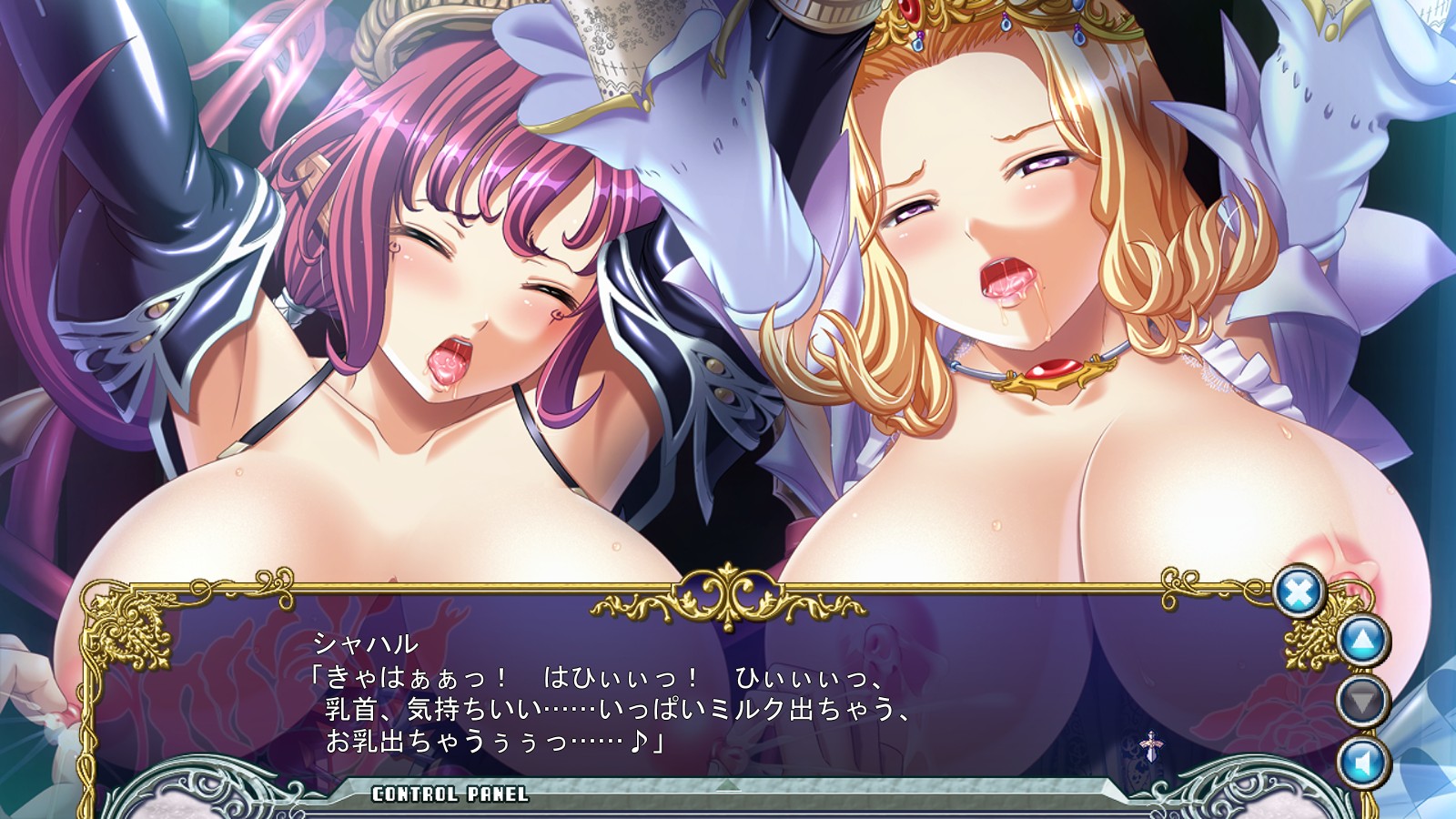Replay voice with the speaker icon

1363,763
